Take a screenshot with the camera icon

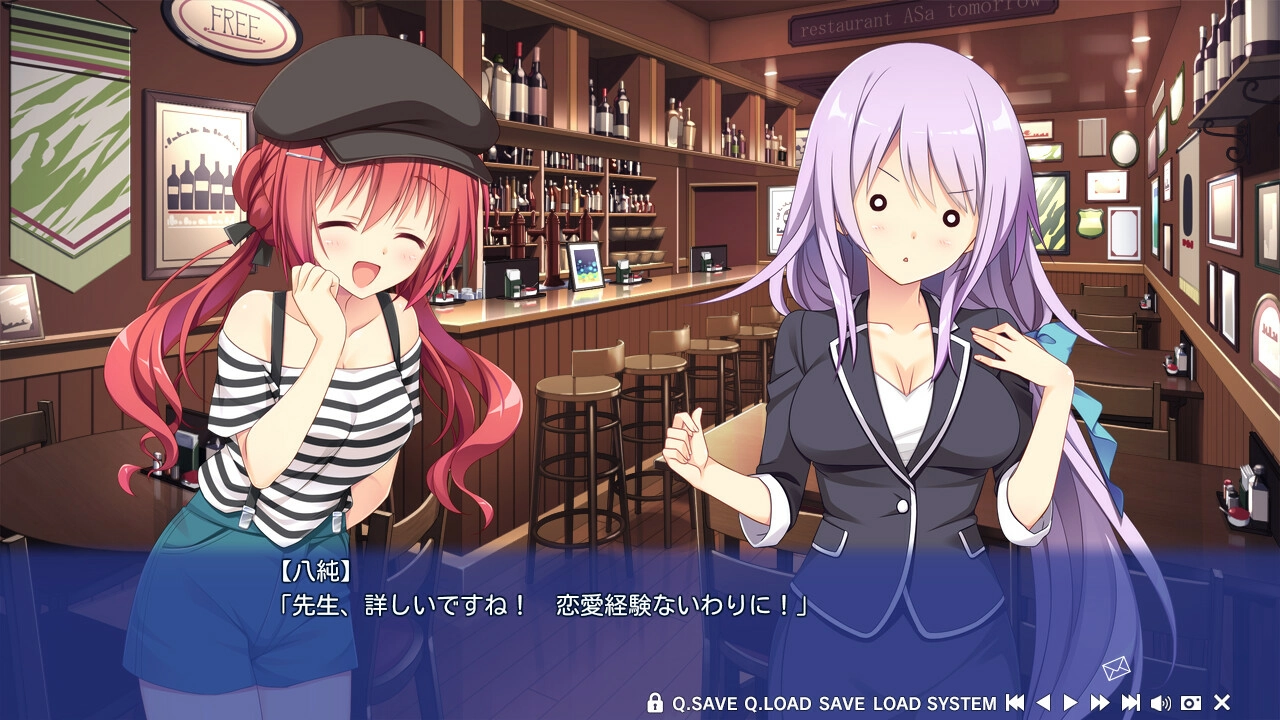coord(1191,703)
